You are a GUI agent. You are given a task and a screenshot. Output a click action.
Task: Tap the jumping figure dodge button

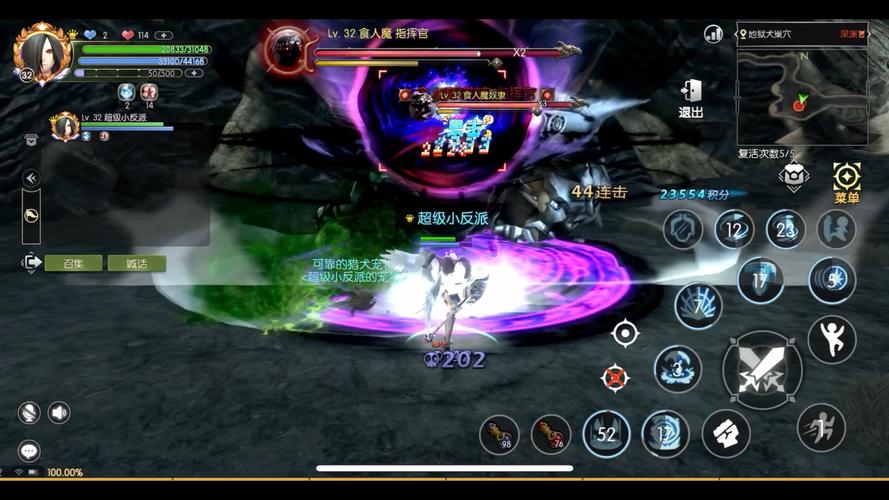point(831,340)
